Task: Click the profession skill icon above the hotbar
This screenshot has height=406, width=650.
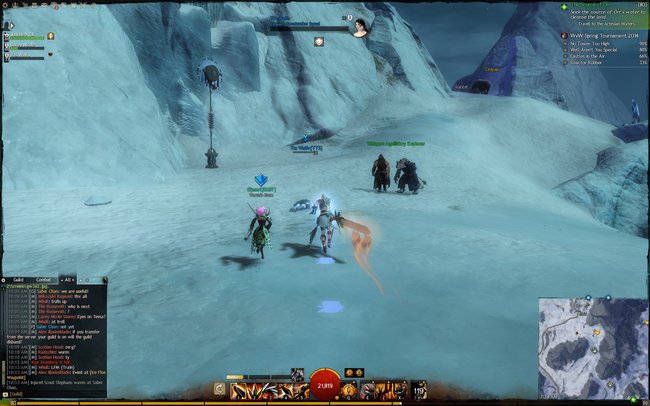Action: tap(296, 374)
